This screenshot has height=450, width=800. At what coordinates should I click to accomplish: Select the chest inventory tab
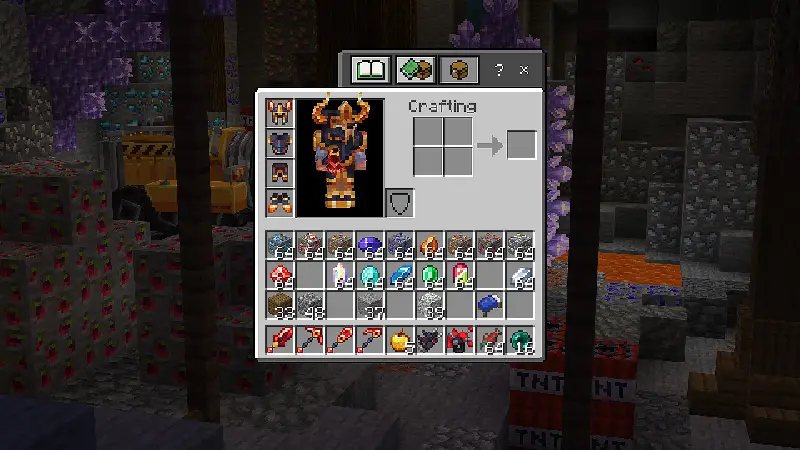pos(459,70)
